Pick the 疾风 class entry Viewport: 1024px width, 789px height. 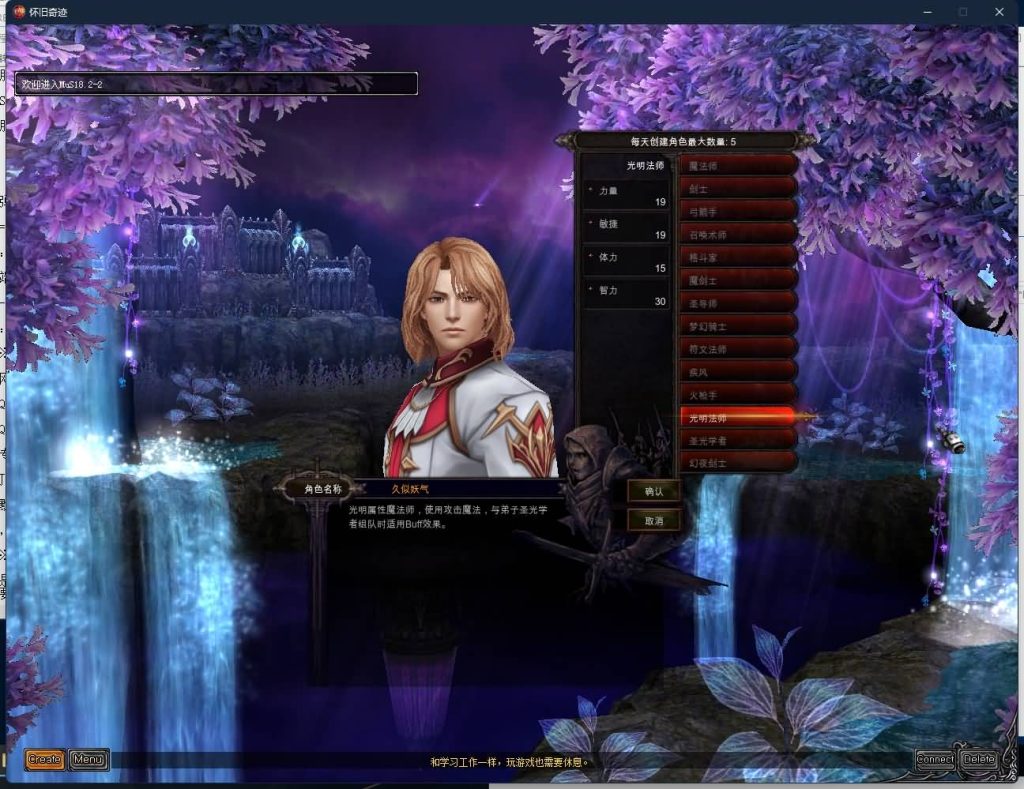(x=738, y=372)
